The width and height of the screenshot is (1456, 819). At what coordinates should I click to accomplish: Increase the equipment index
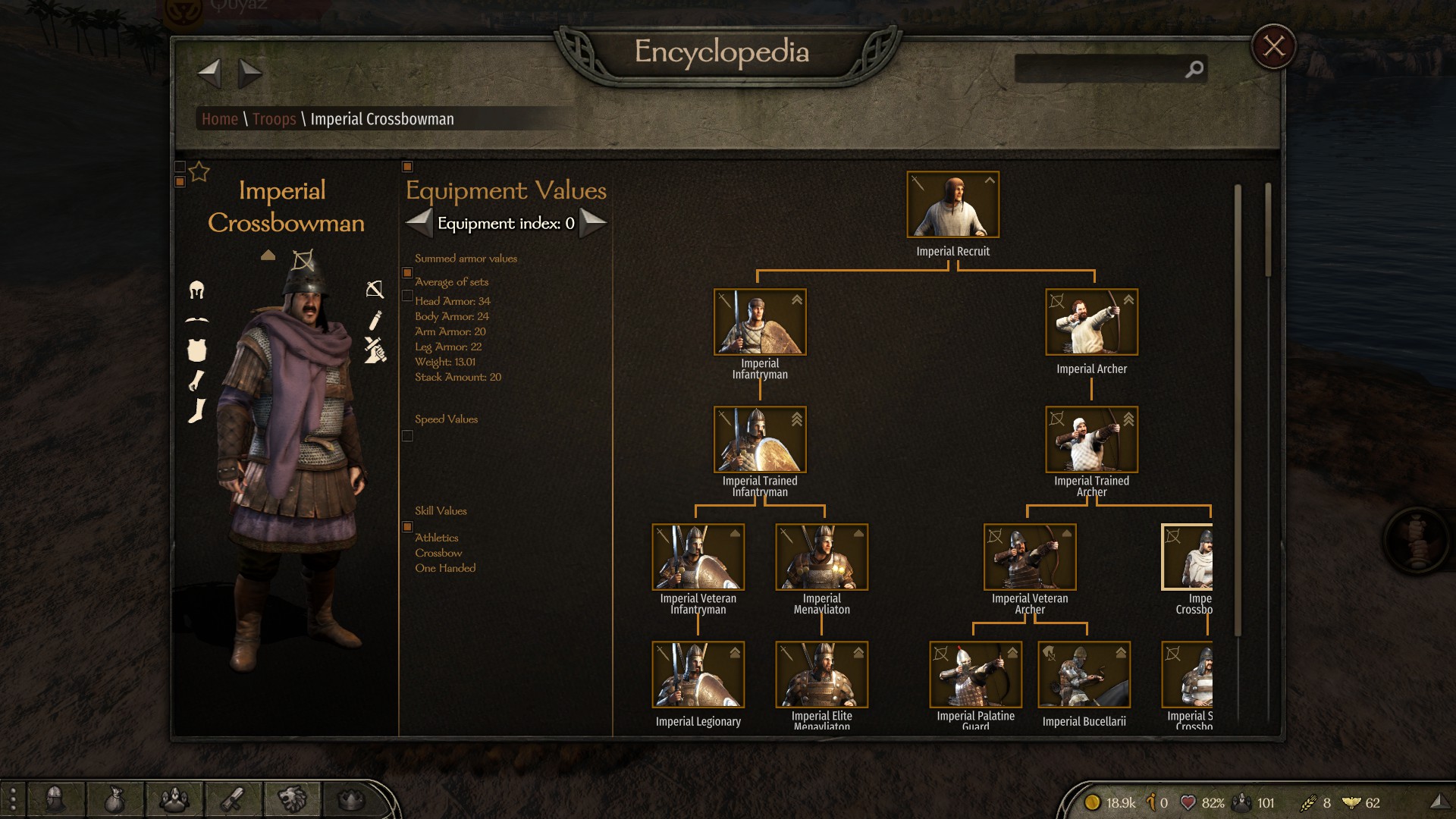[x=593, y=223]
